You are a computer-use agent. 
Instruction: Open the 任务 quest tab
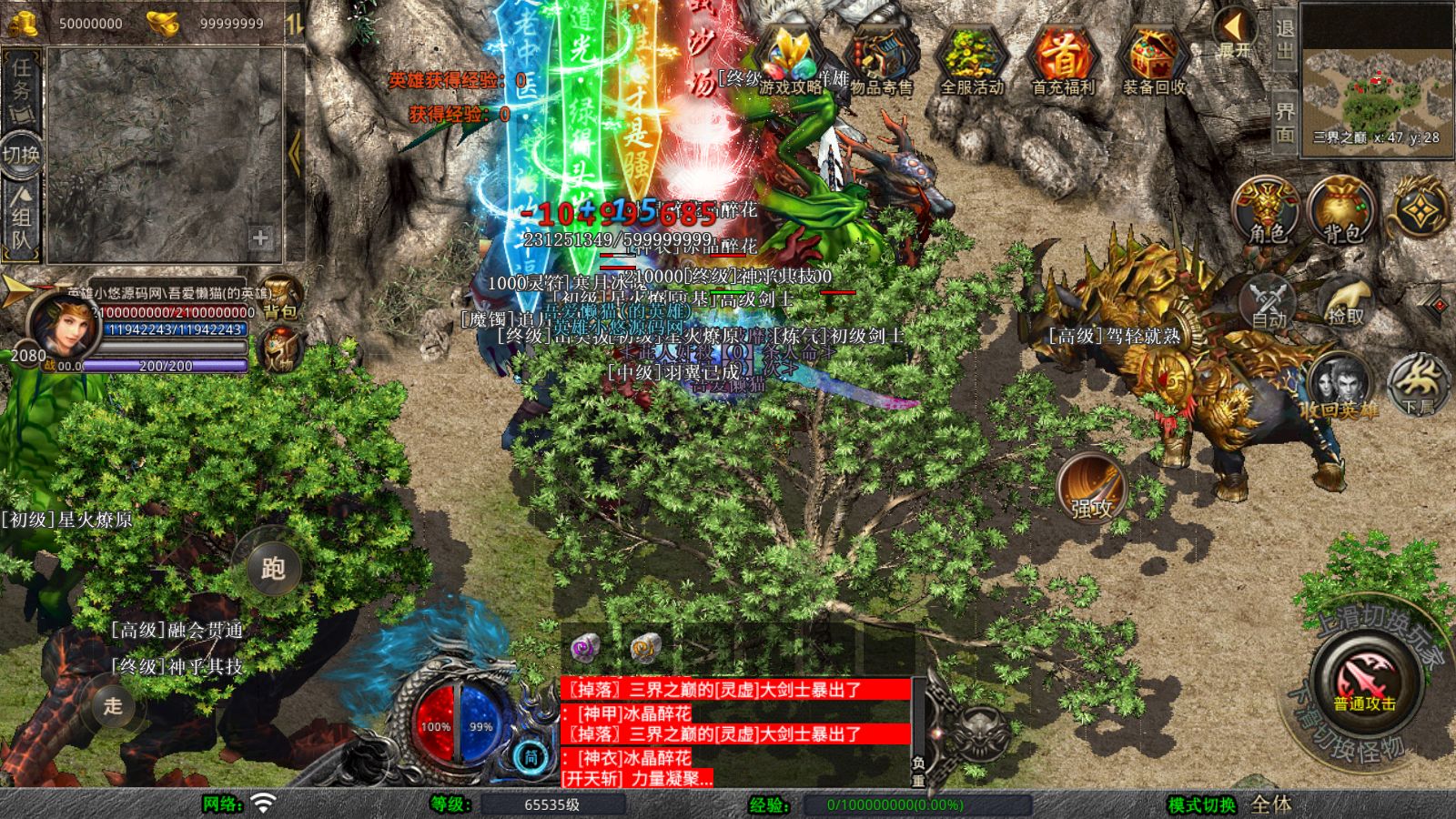coord(21,84)
